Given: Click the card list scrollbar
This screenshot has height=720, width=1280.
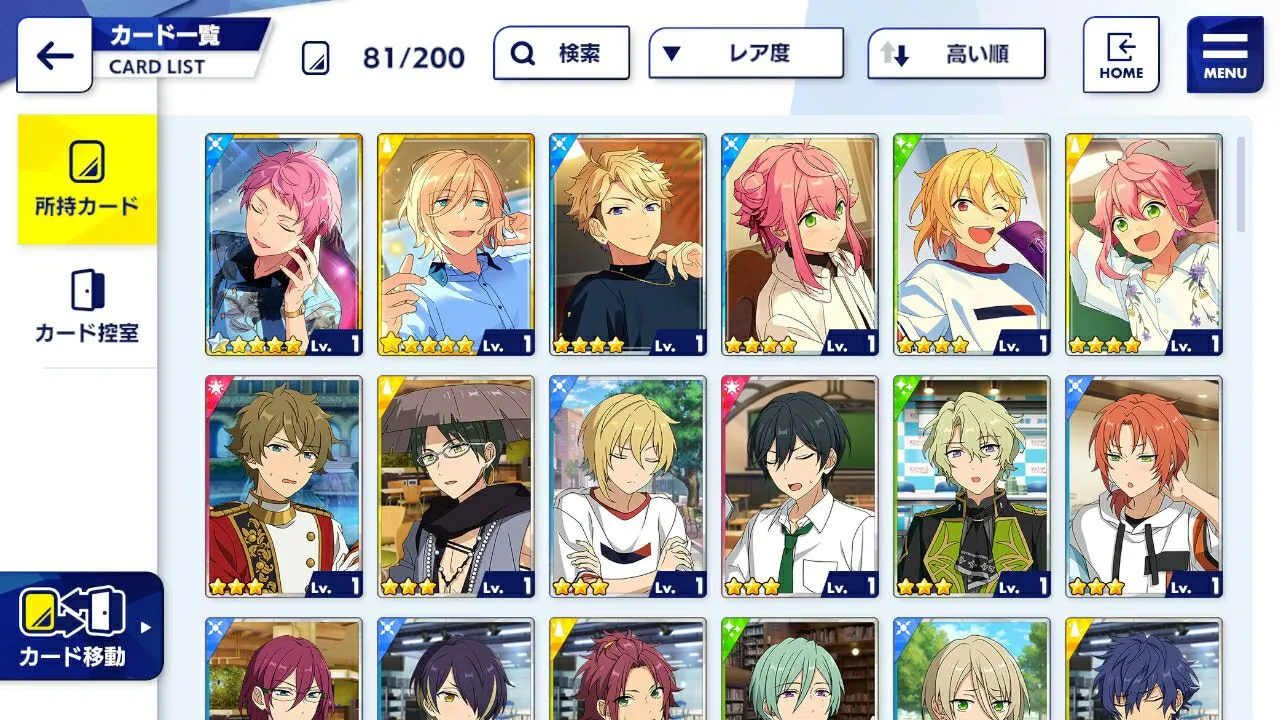Looking at the screenshot, I should [x=1242, y=184].
